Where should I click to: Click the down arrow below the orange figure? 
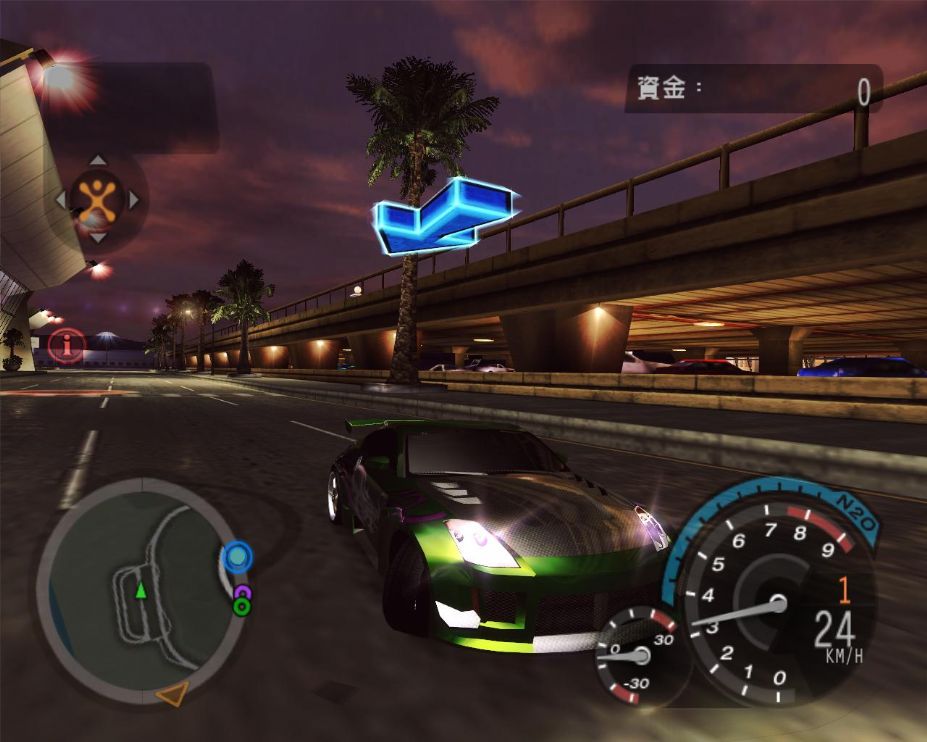(97, 238)
